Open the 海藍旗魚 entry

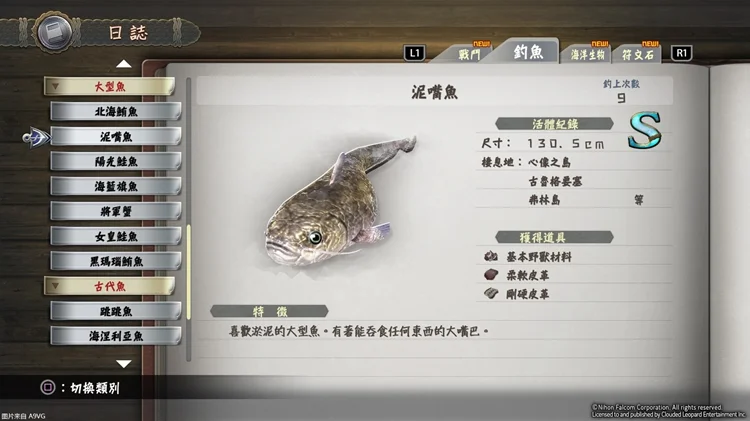[116, 186]
